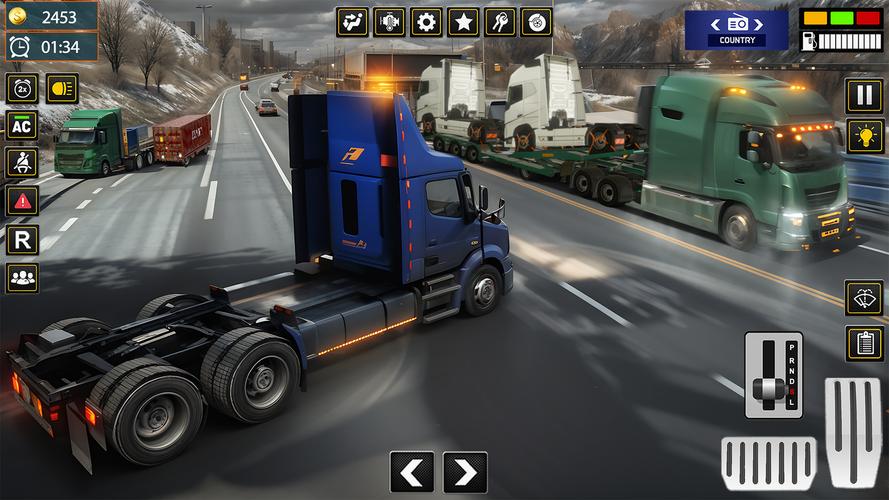The height and width of the screenshot is (500, 889).
Task: Fasten the seat belt icon
Action: (x=22, y=163)
